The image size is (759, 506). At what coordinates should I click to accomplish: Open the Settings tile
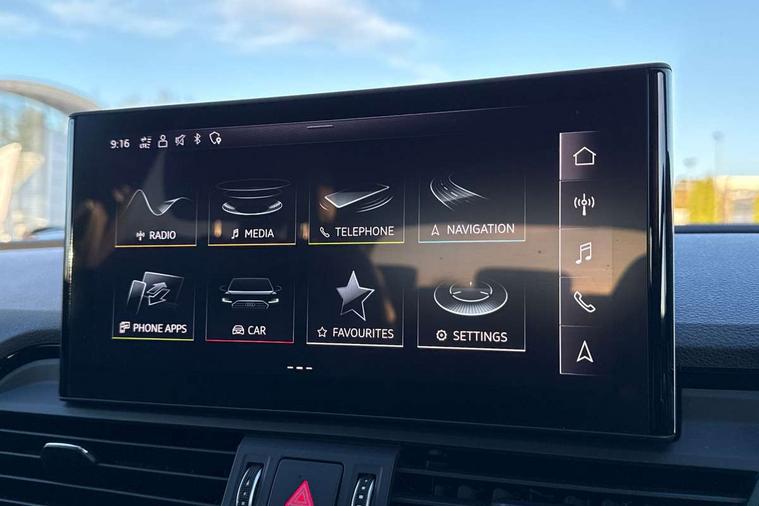pyautogui.click(x=471, y=315)
